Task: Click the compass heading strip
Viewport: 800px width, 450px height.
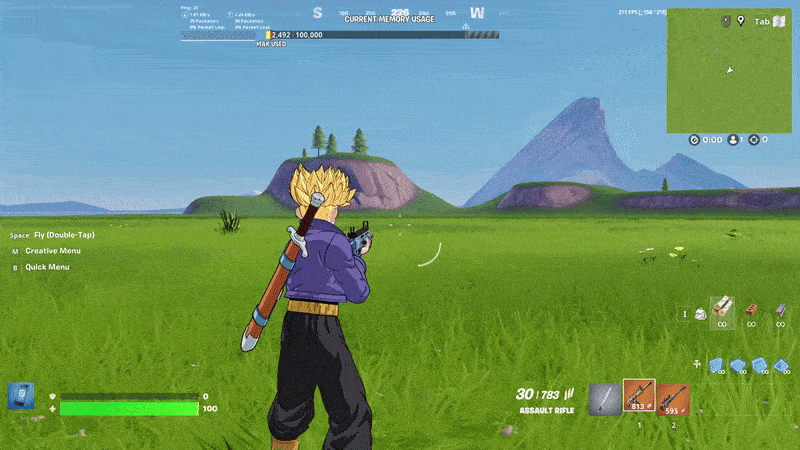Action: point(397,13)
